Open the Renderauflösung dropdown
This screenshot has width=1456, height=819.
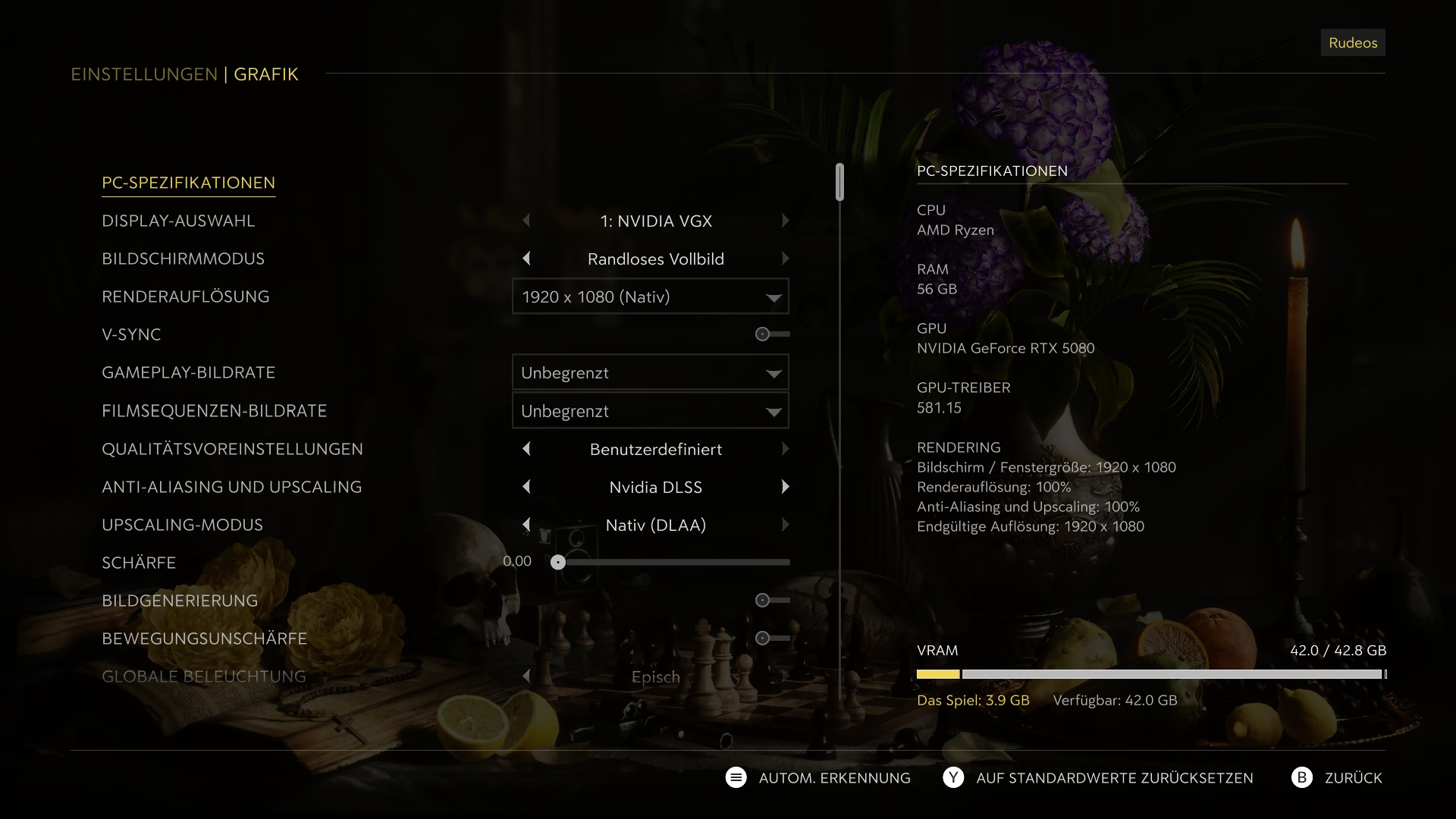click(650, 297)
